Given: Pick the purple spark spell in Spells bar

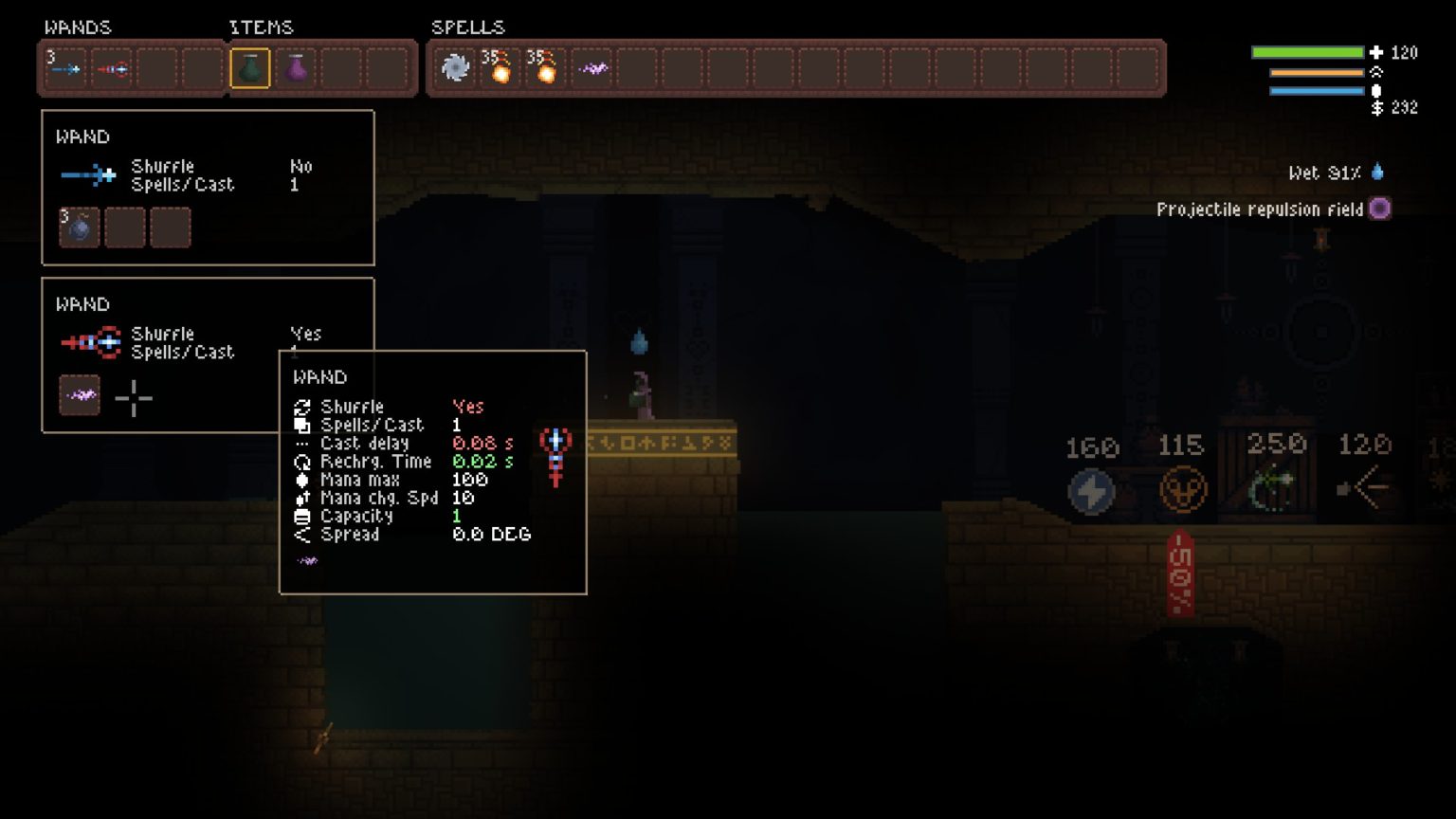Looking at the screenshot, I should point(593,68).
